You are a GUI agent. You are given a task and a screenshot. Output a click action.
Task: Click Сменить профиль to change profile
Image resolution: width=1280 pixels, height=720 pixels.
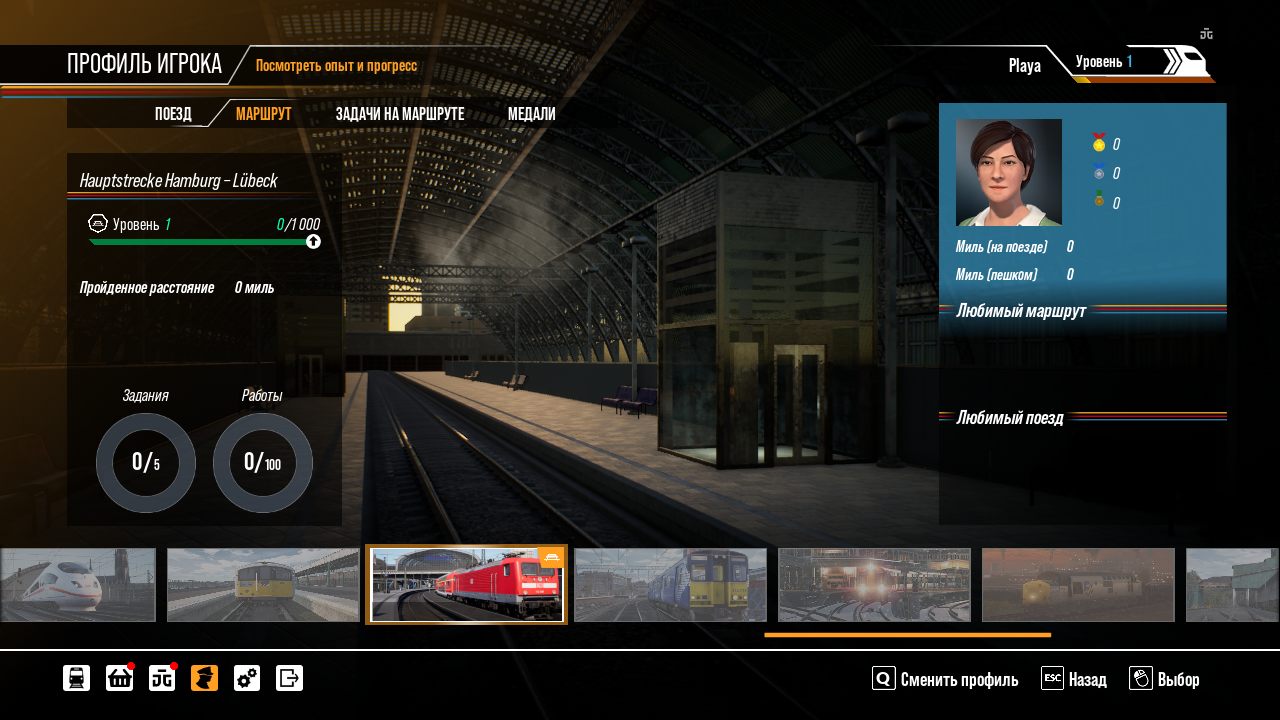coord(946,680)
